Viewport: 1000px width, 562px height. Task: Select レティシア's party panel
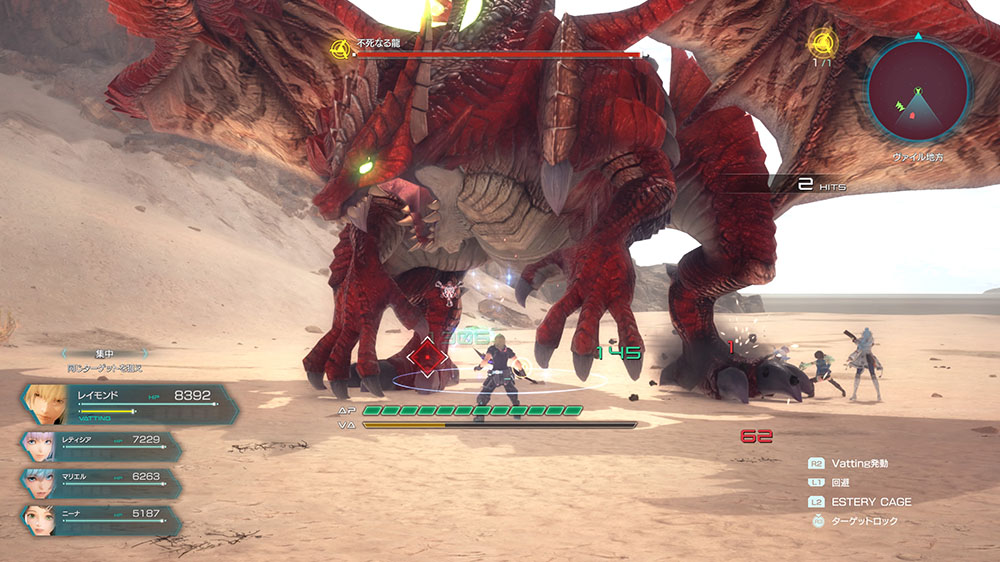(x=100, y=445)
